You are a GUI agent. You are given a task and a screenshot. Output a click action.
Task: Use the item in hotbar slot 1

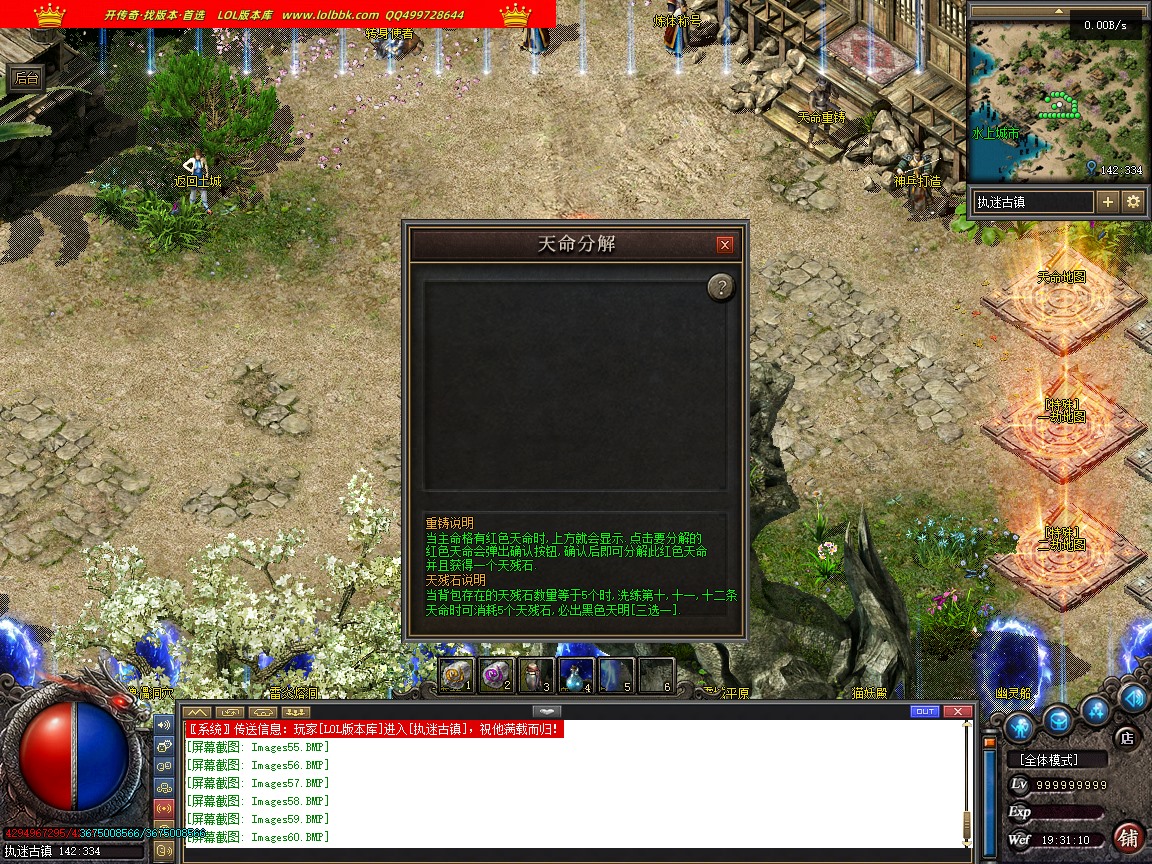456,676
